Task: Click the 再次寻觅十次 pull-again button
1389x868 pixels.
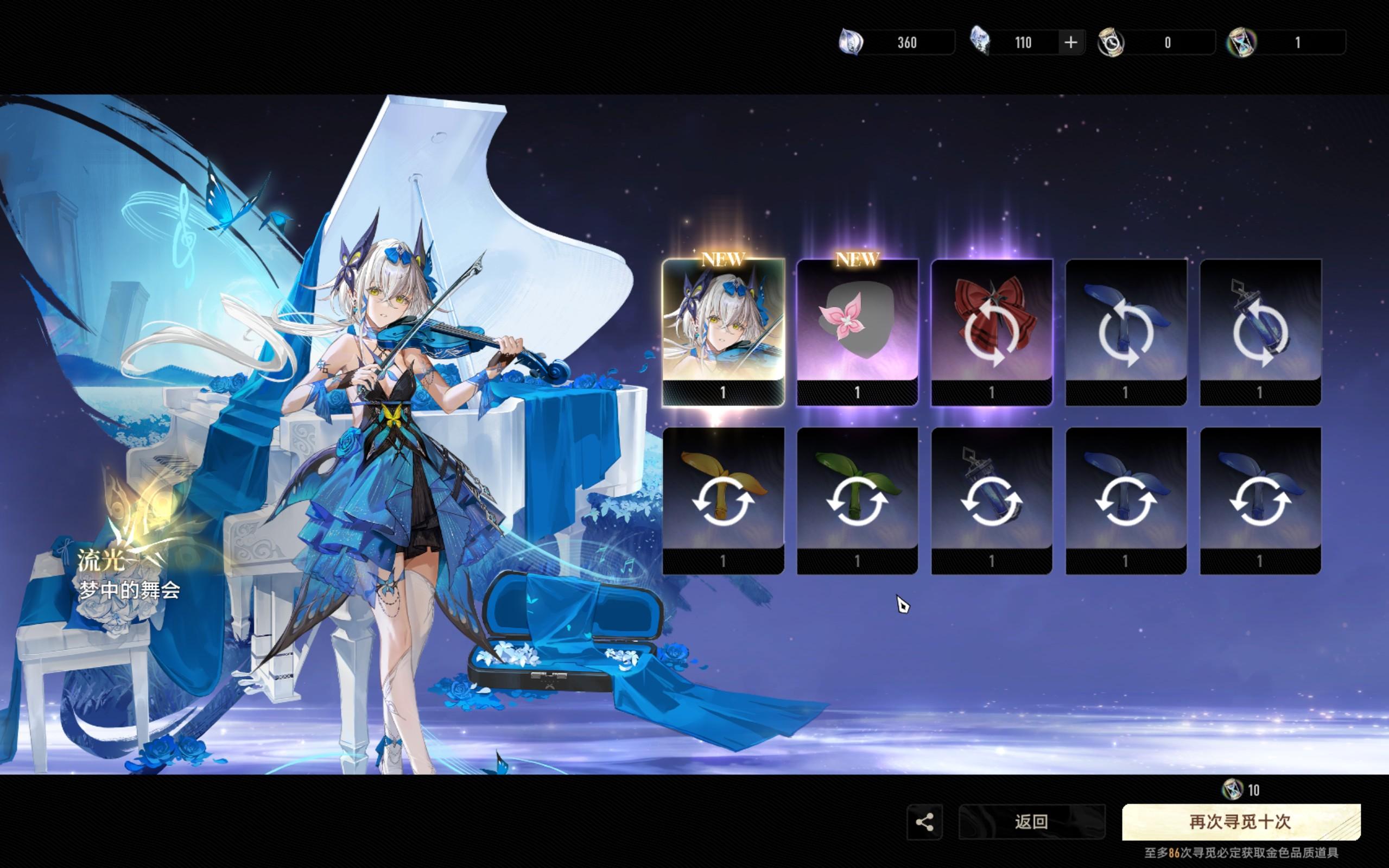Action: (1240, 821)
